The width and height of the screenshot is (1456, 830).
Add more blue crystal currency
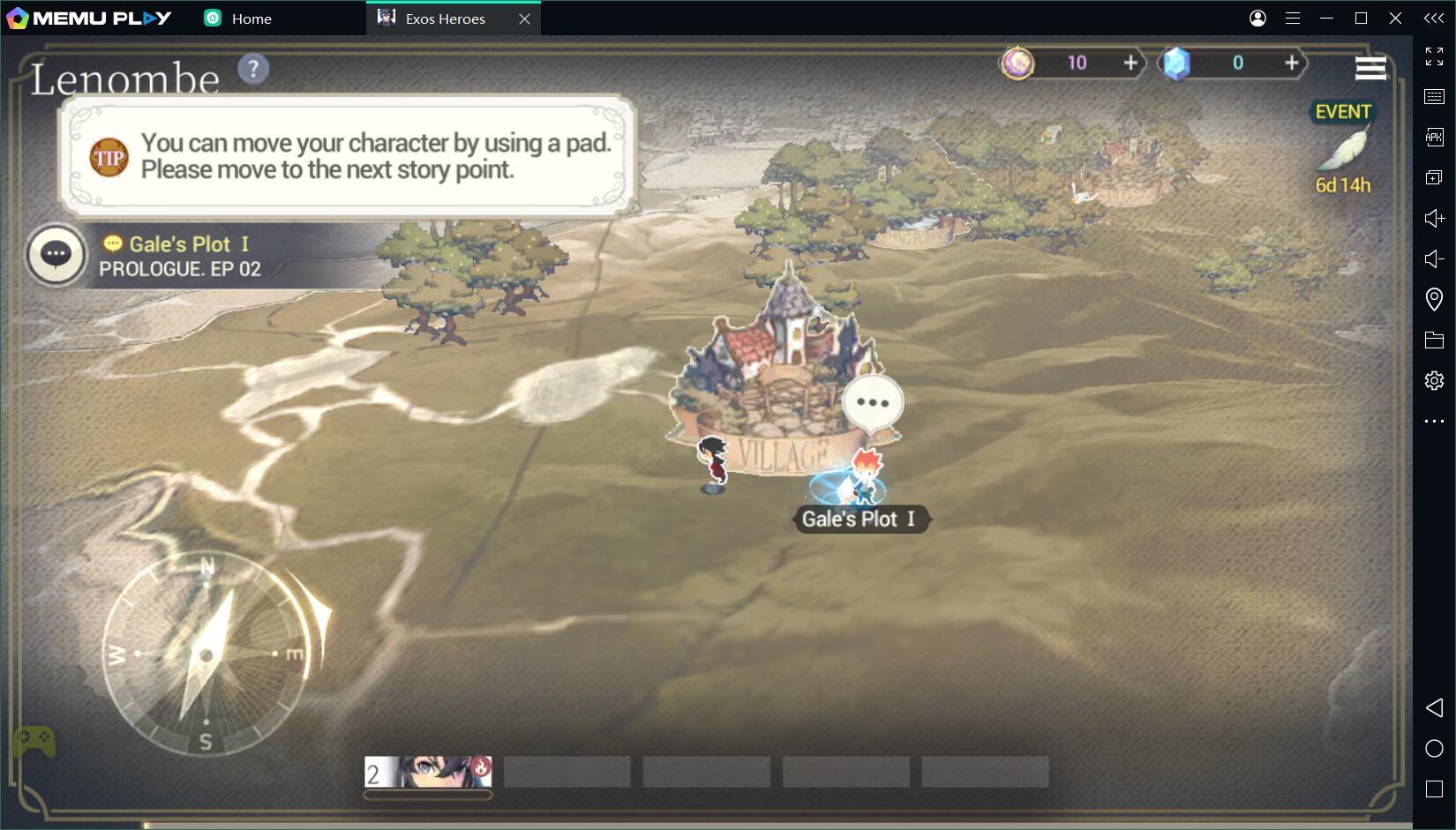[1291, 63]
